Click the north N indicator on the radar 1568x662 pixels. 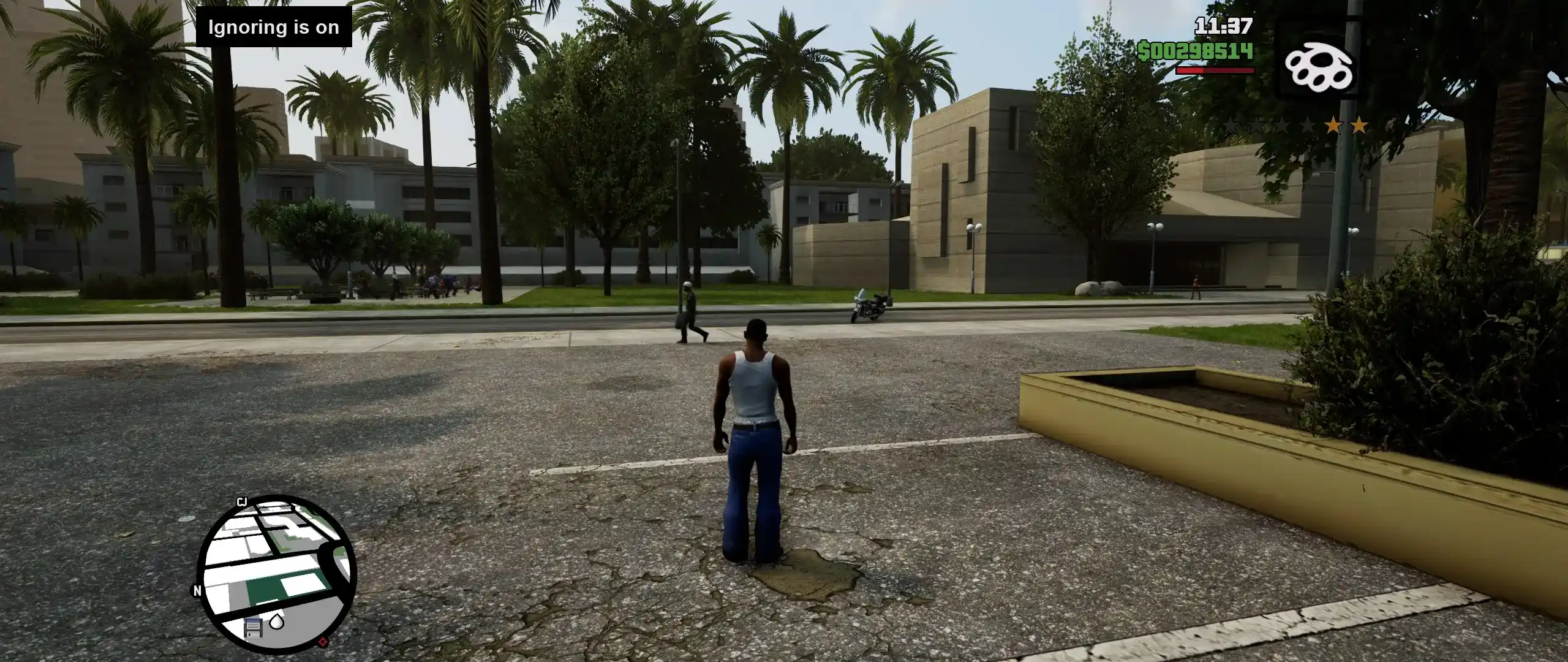click(197, 591)
